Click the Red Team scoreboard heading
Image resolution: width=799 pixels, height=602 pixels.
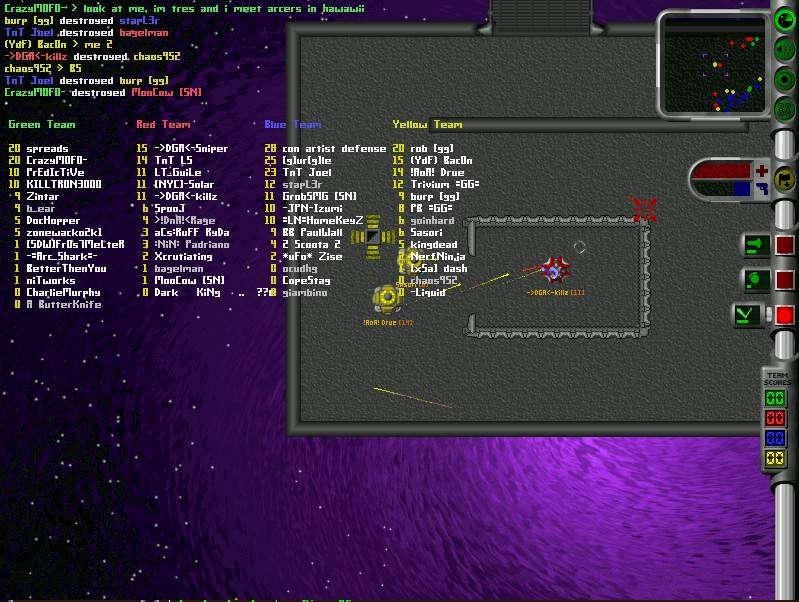163,125
